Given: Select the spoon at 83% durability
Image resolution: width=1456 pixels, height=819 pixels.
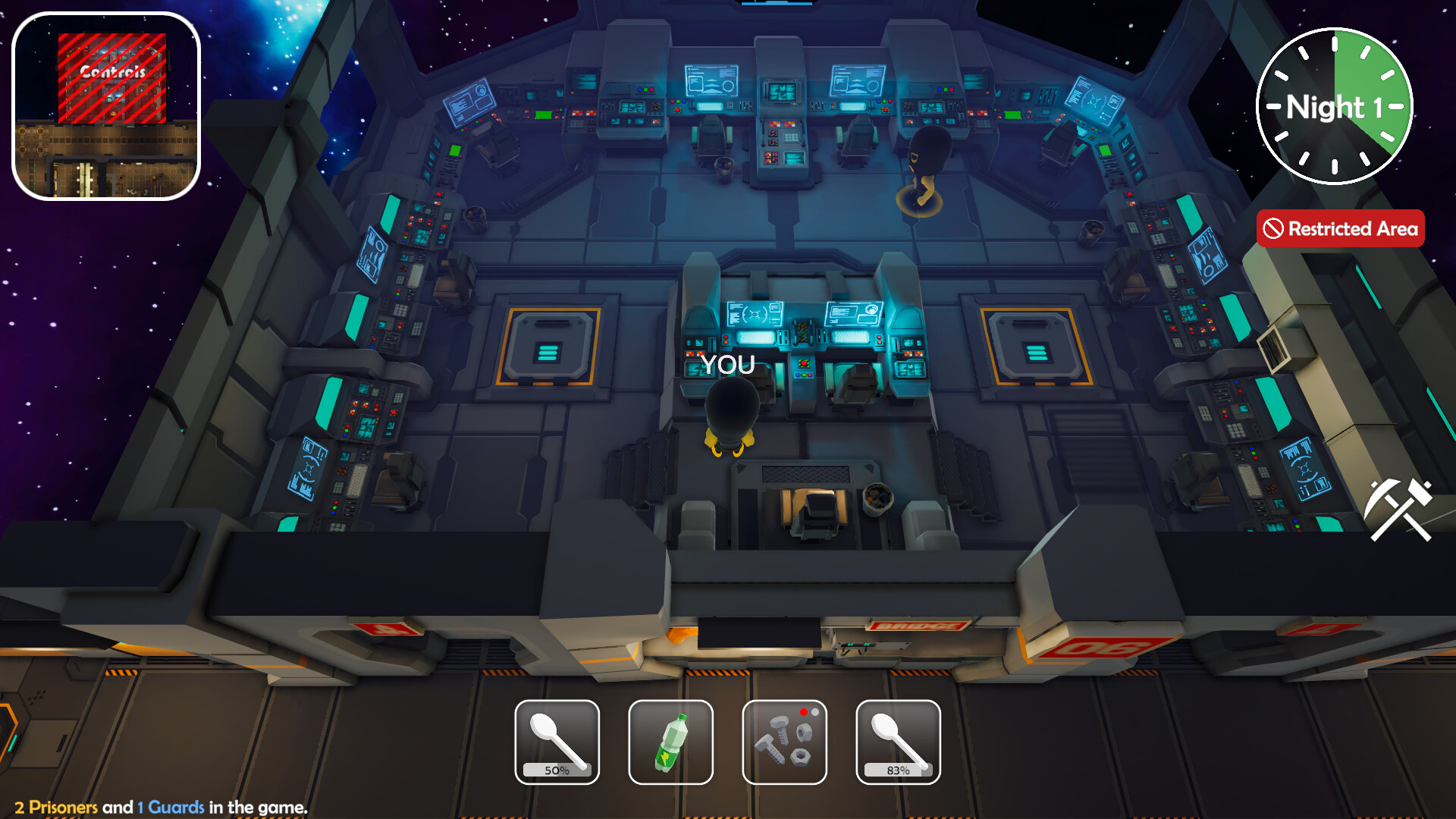Looking at the screenshot, I should 897,739.
